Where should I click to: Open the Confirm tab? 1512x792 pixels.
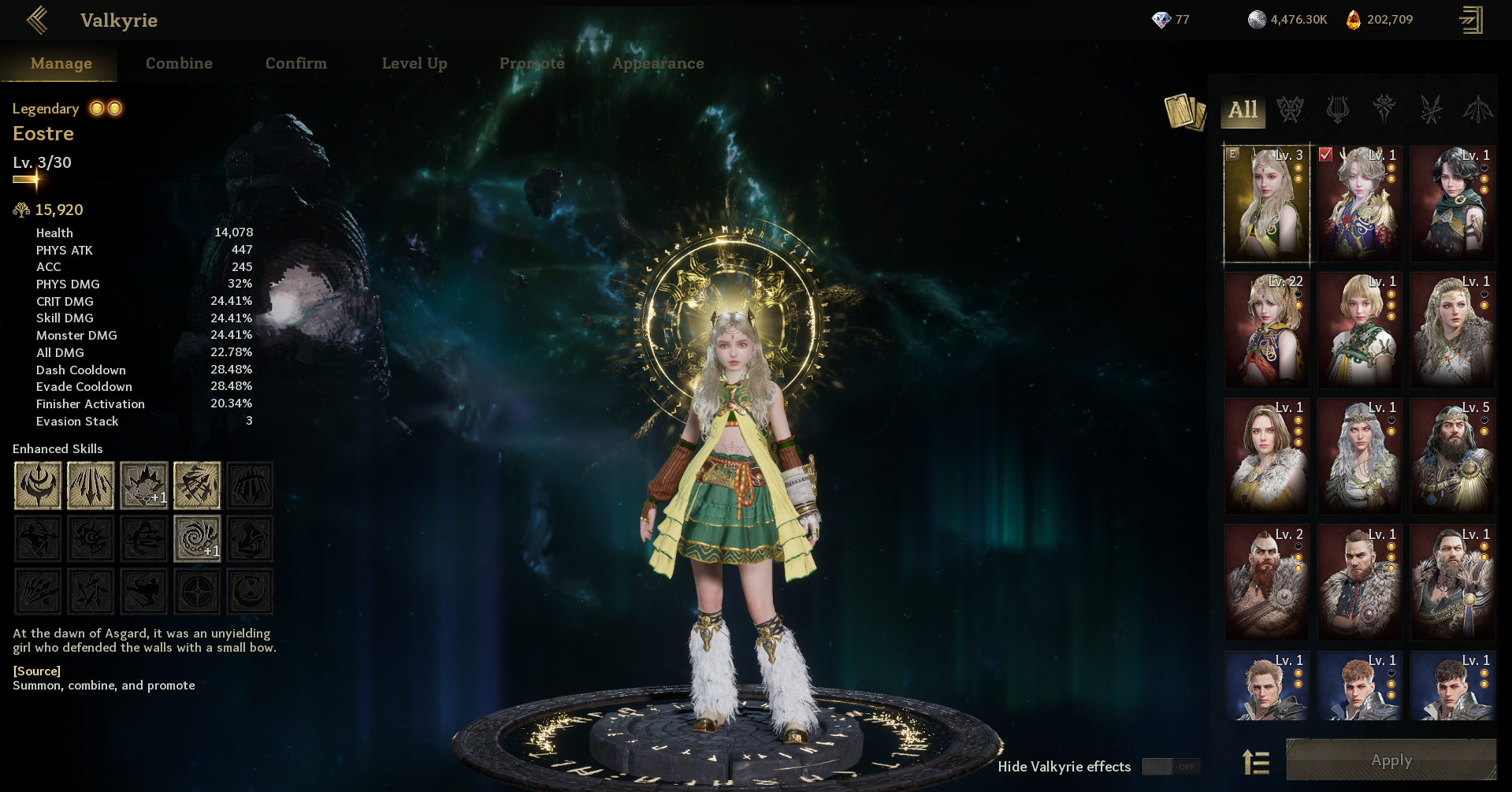[x=295, y=63]
